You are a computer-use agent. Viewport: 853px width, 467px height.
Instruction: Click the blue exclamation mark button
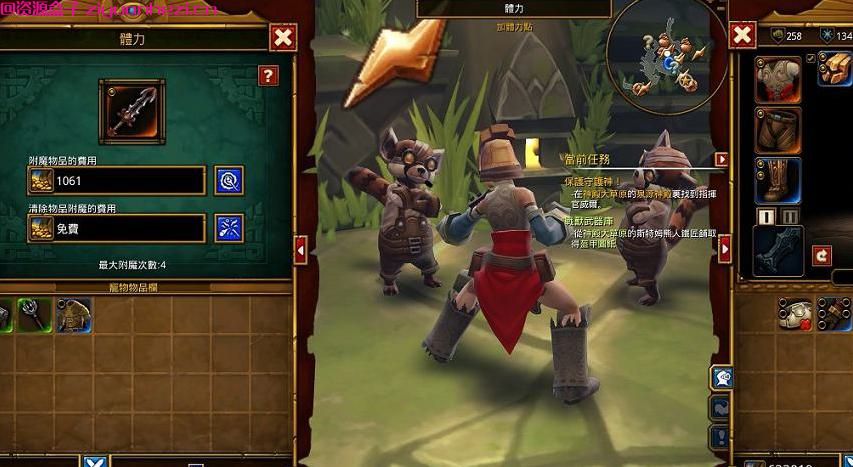tap(720, 436)
